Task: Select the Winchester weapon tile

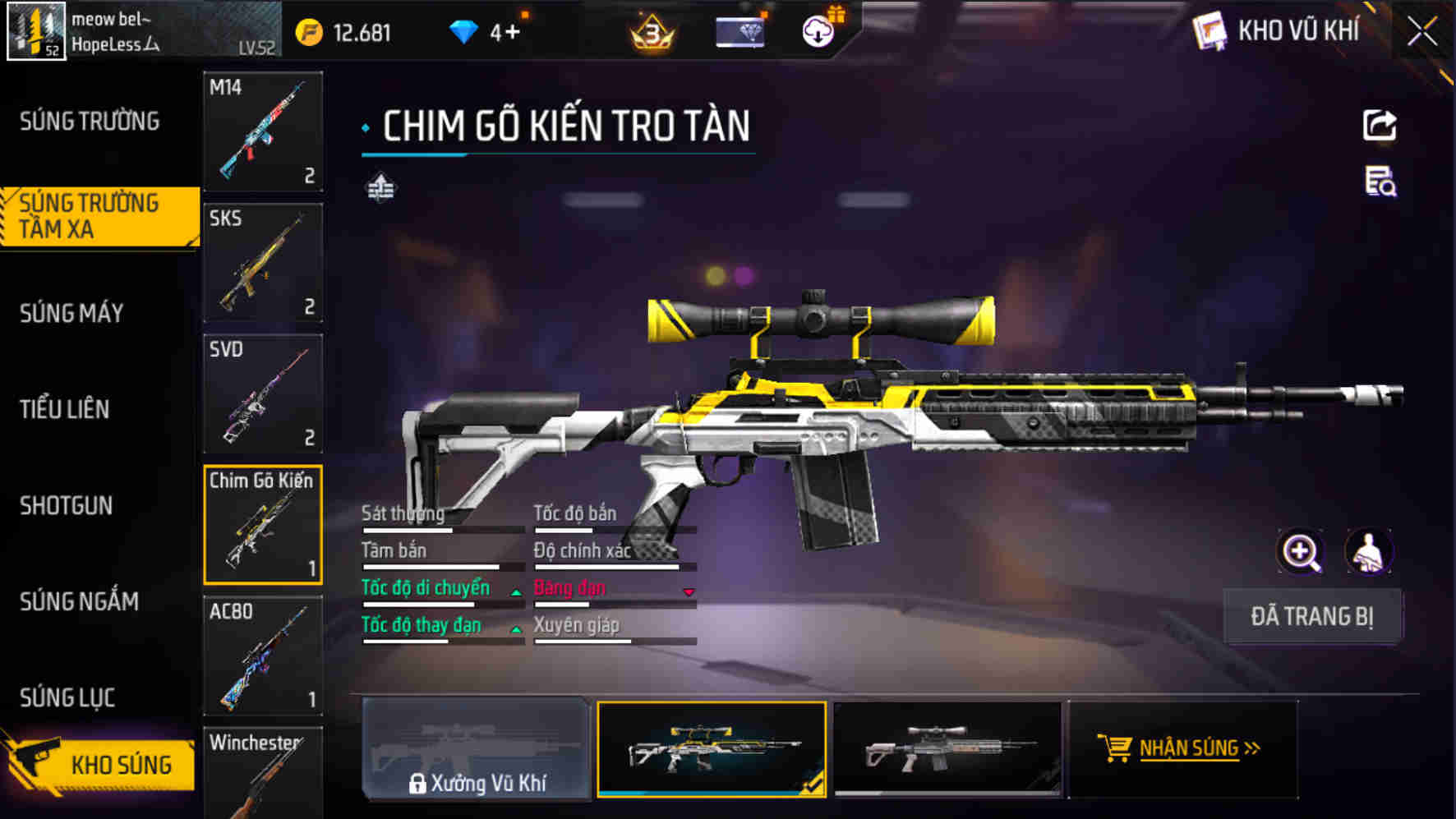Action: 263,772
